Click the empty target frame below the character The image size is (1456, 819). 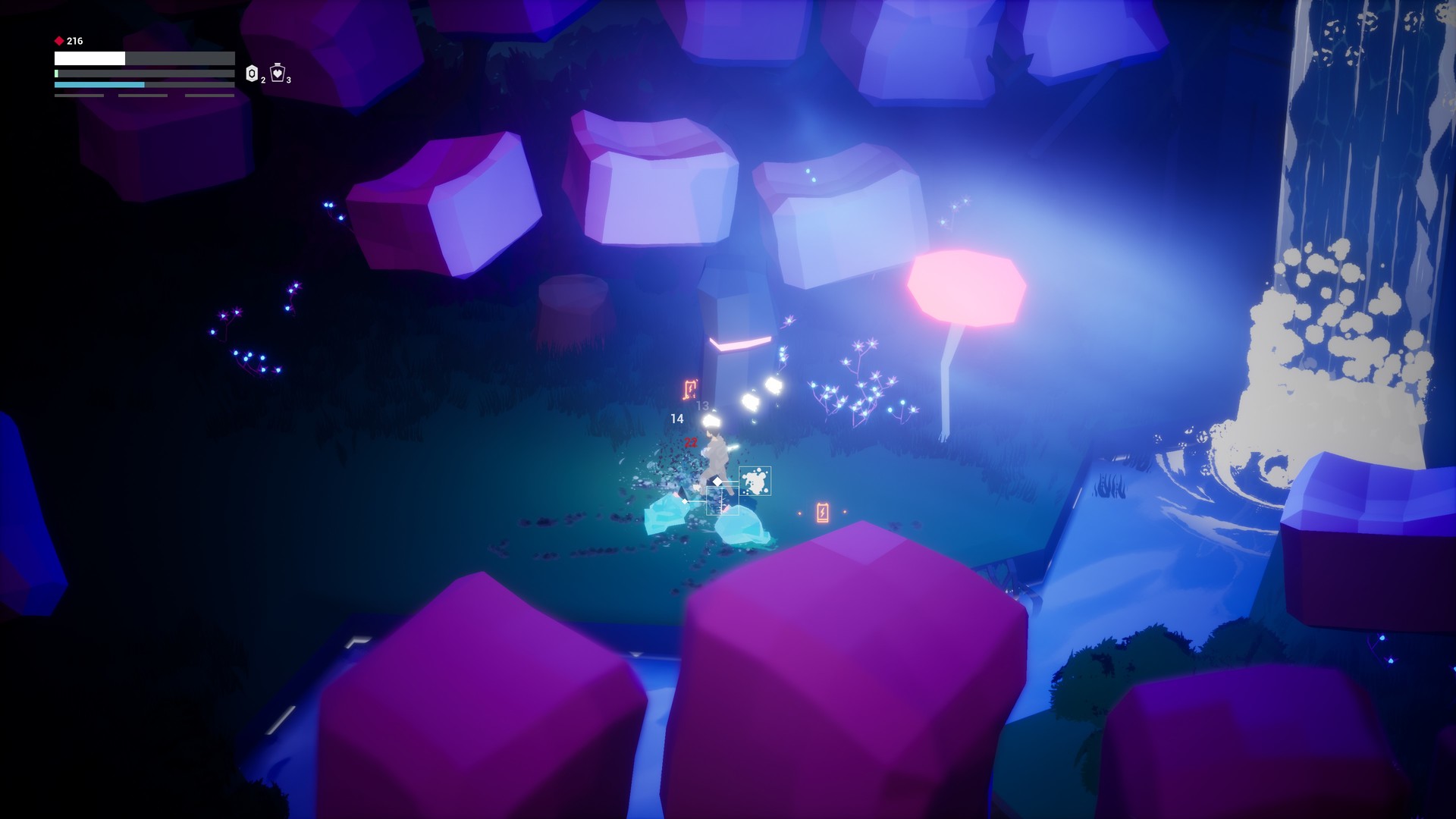[x=723, y=501]
